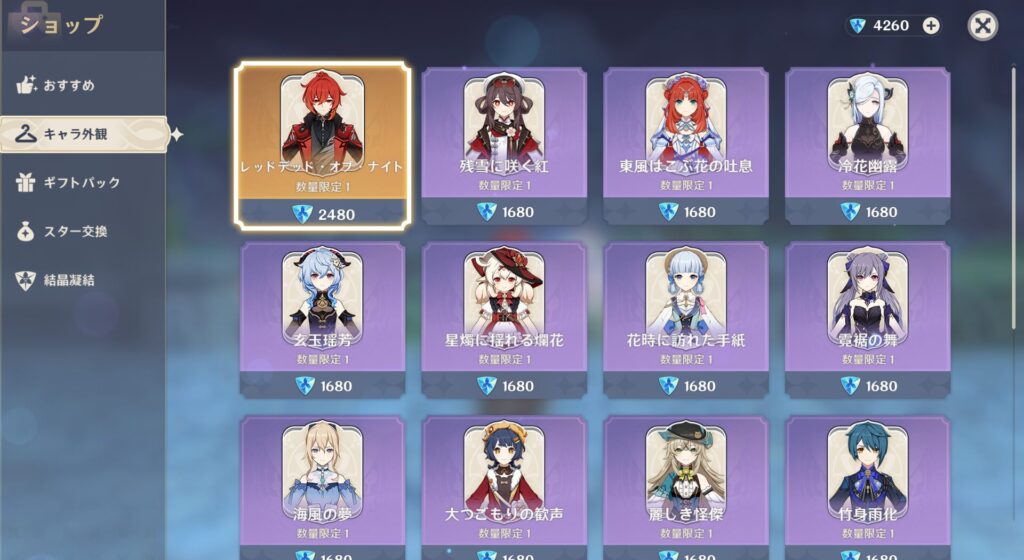
Task: Select the 海風の夢 outfit
Action: [x=322, y=488]
